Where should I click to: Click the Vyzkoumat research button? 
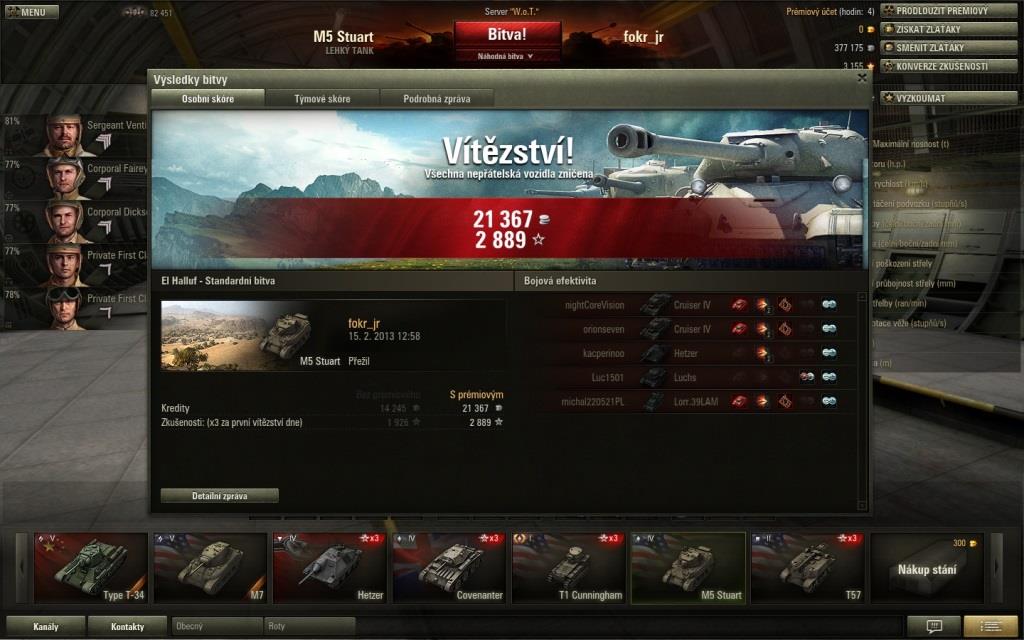coord(927,98)
